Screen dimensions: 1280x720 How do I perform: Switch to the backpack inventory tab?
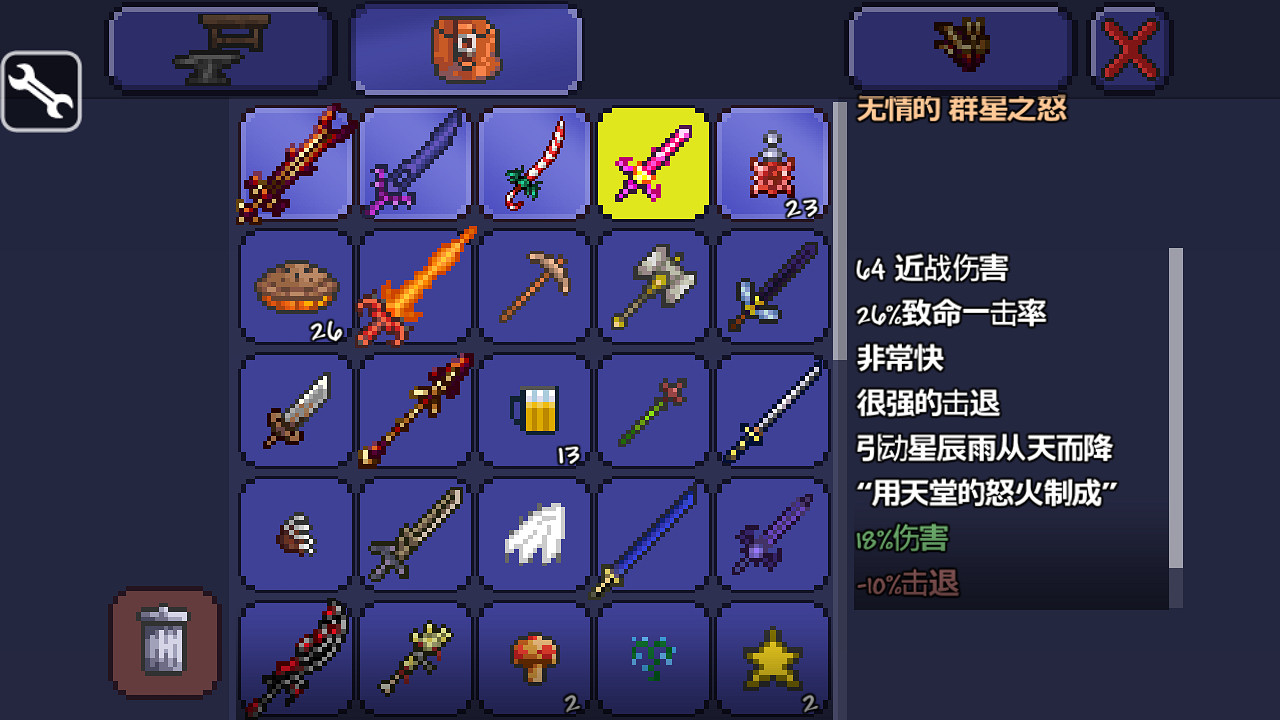465,47
